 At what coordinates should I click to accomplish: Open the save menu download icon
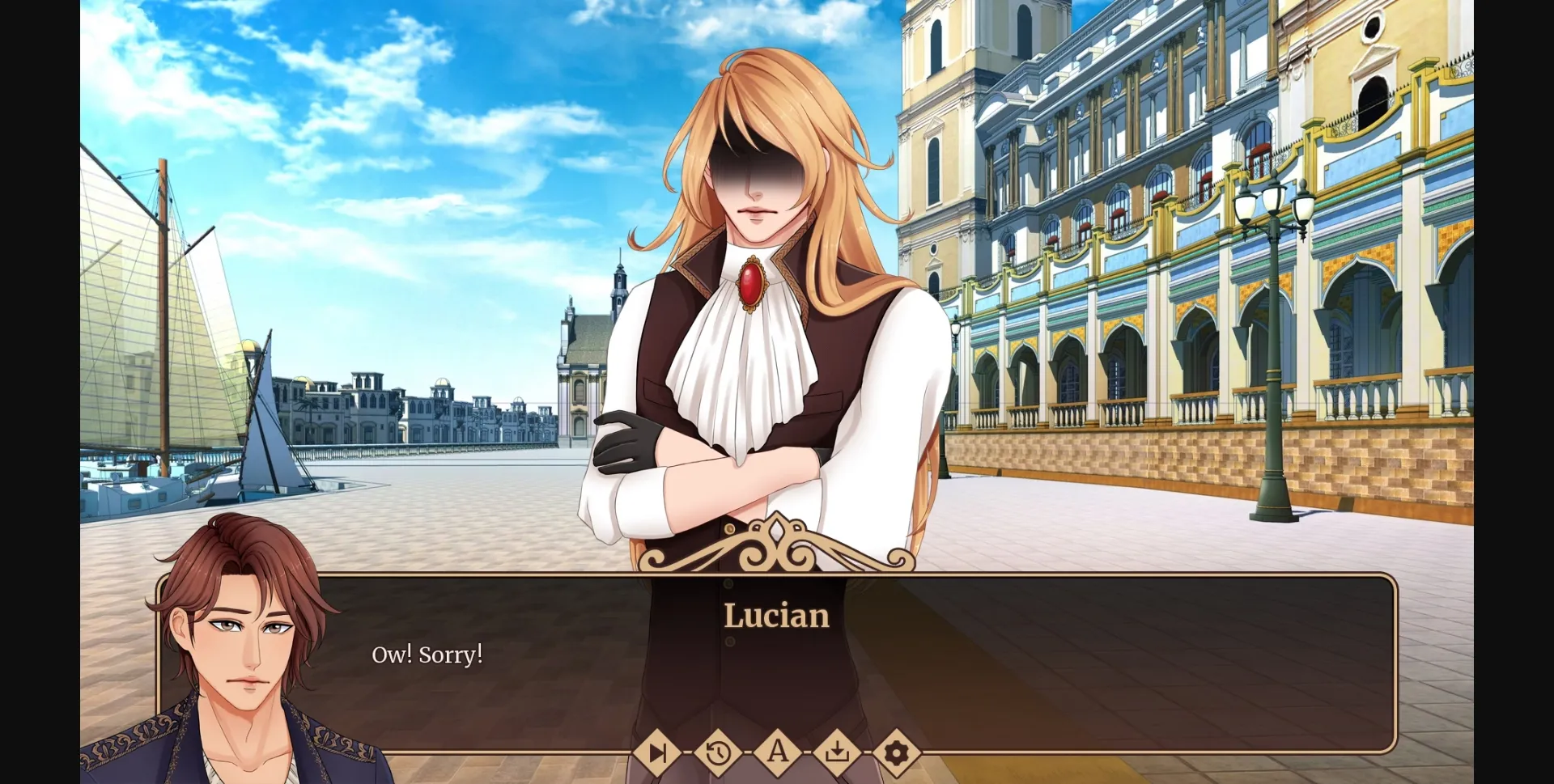click(837, 754)
